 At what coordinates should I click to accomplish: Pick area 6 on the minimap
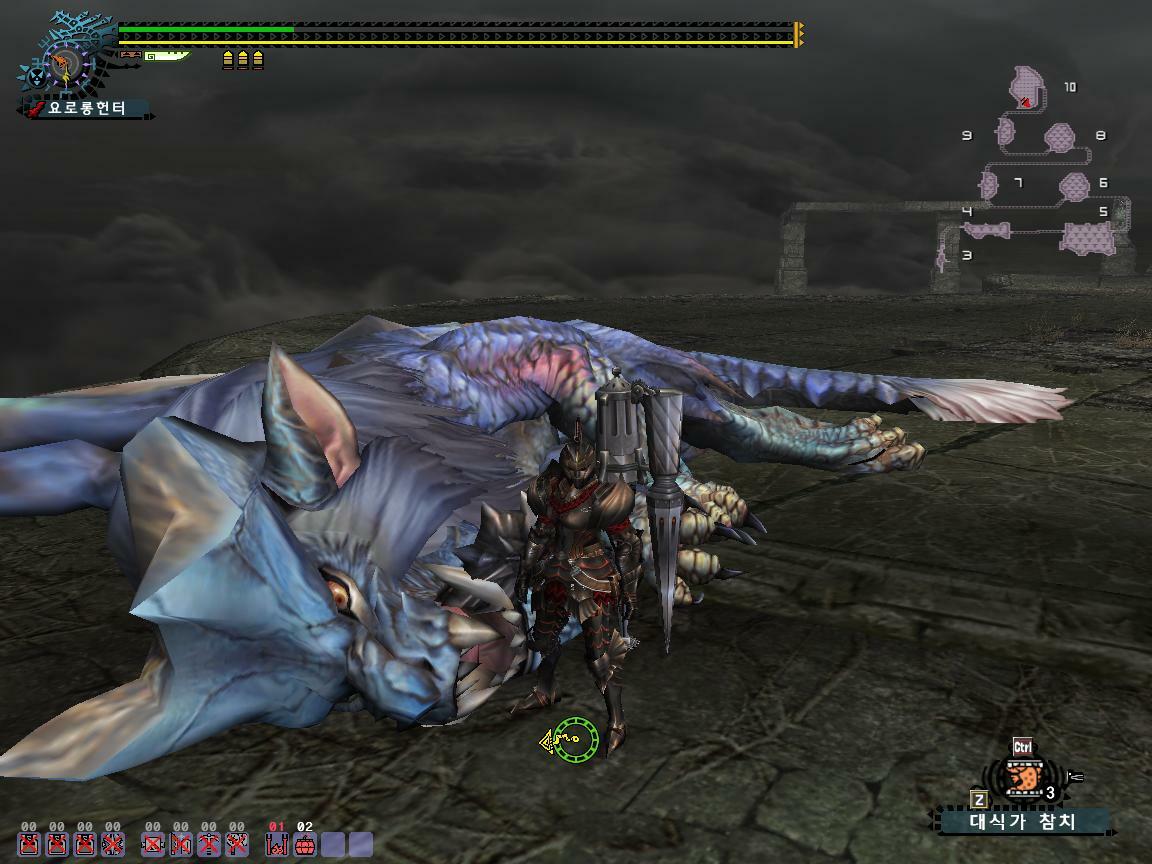tap(1073, 184)
